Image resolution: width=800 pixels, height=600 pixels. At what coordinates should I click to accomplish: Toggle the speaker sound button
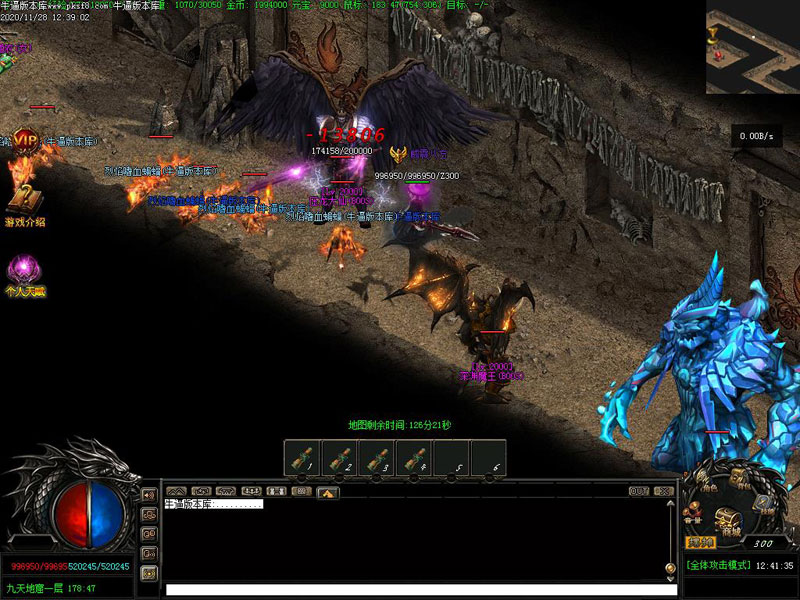(149, 495)
